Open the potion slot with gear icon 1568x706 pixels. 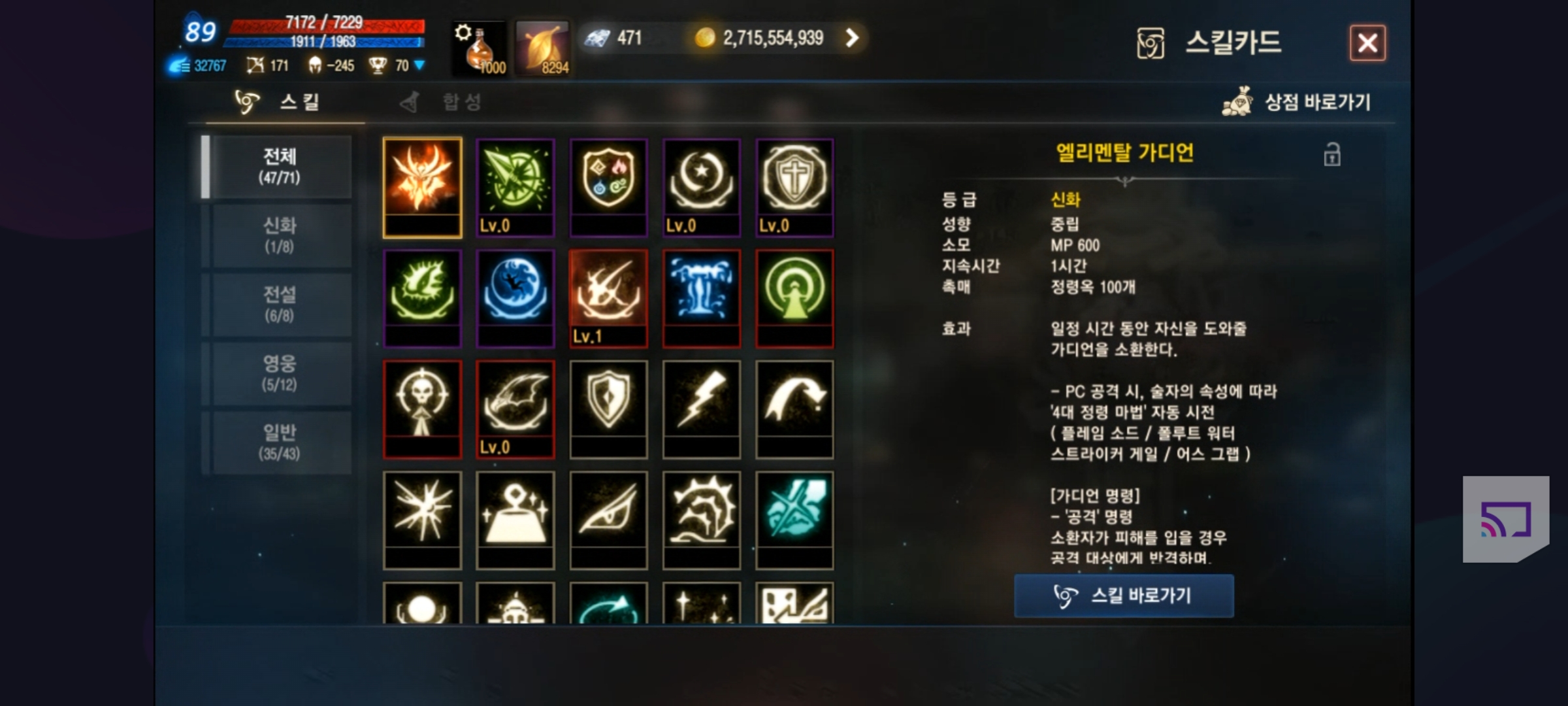480,48
